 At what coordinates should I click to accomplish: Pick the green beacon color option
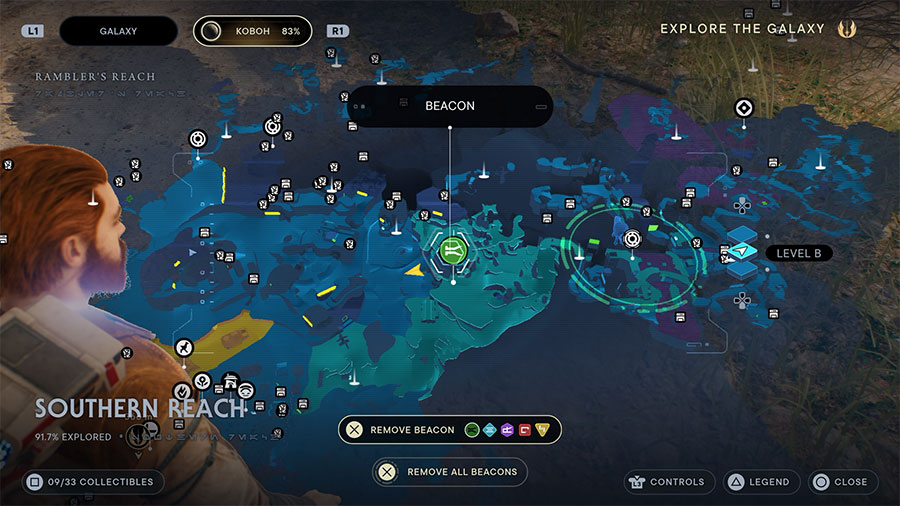[x=473, y=430]
